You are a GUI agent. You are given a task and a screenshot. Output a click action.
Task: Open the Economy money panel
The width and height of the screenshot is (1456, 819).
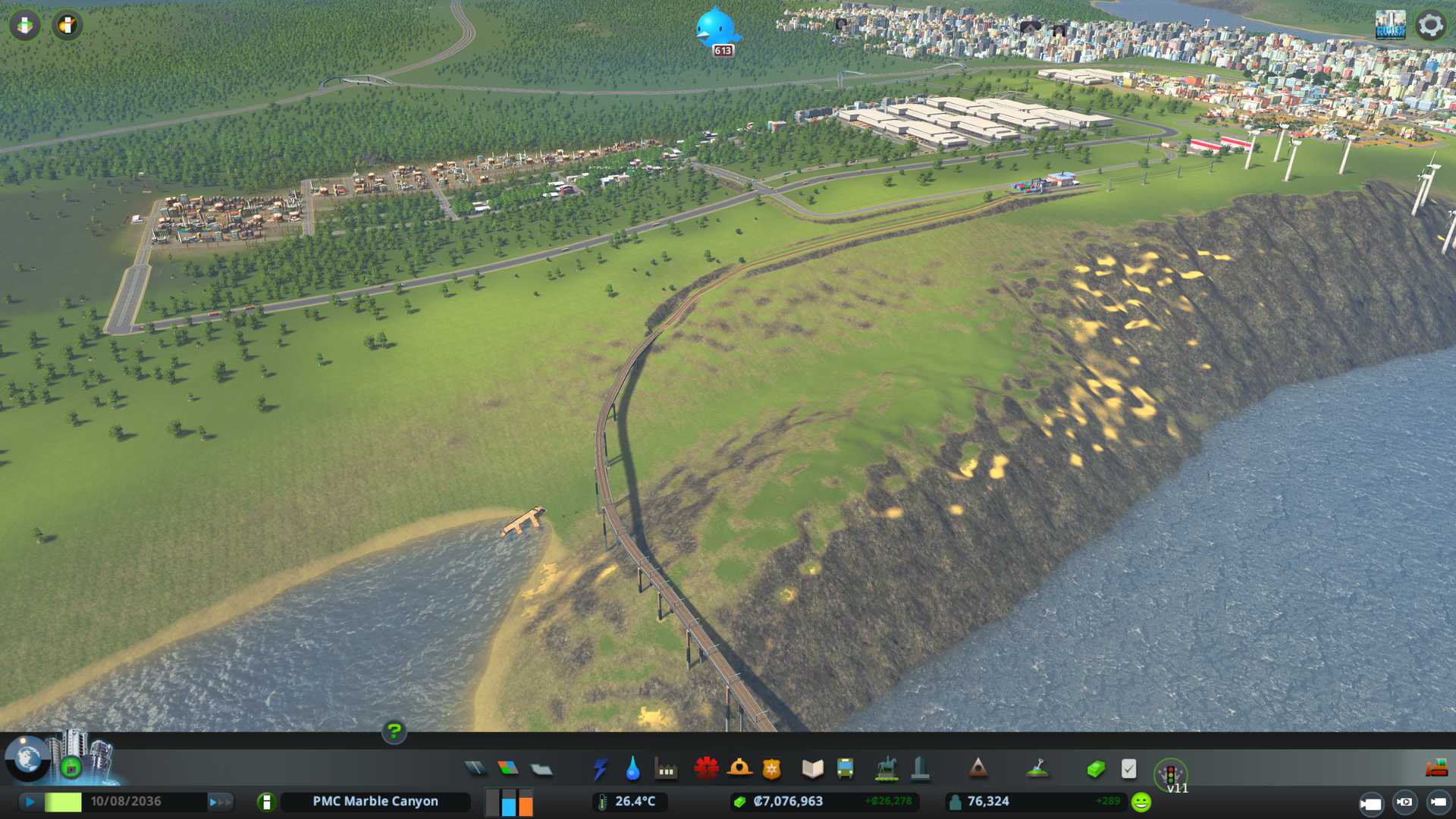(1096, 769)
